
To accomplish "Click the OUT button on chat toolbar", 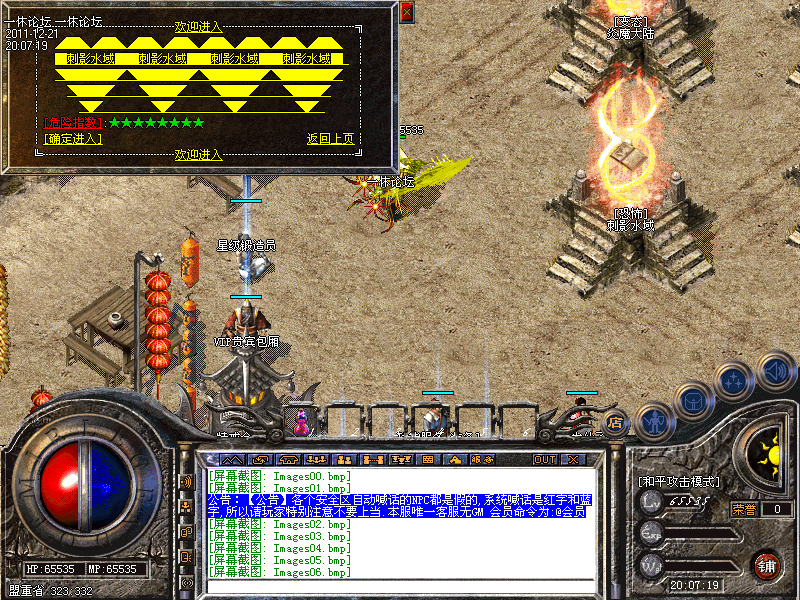I will tap(544, 460).
